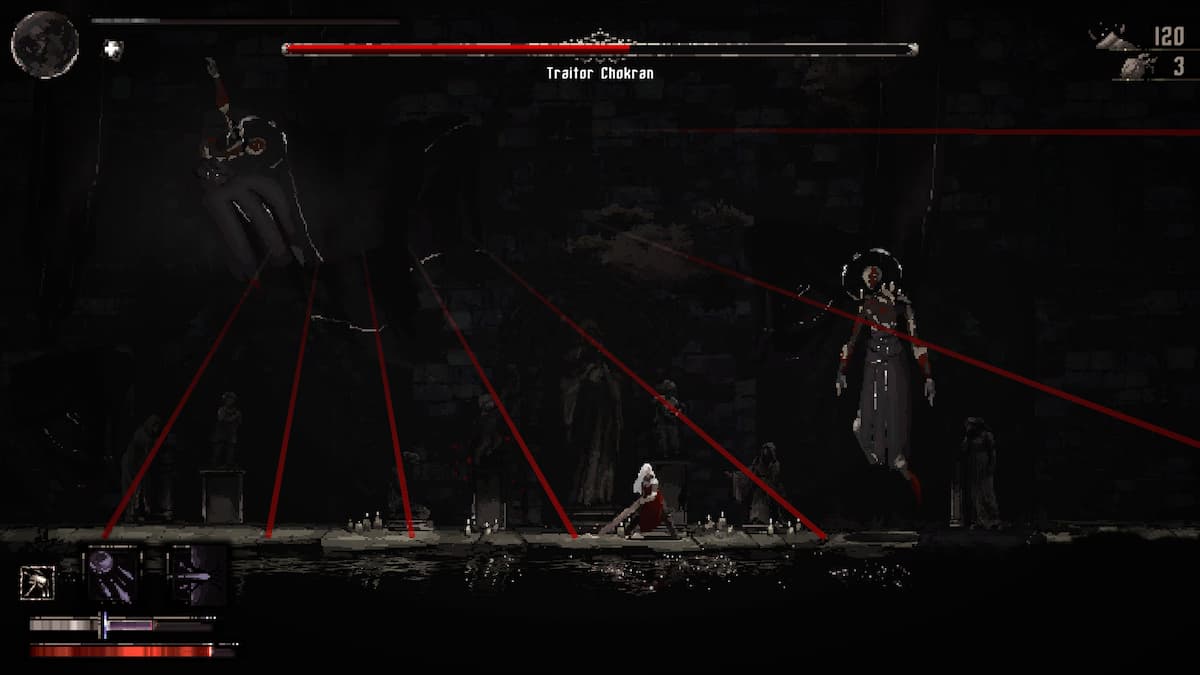Select the small white-framed item slot
The height and width of the screenshot is (675, 1200).
pyautogui.click(x=37, y=582)
